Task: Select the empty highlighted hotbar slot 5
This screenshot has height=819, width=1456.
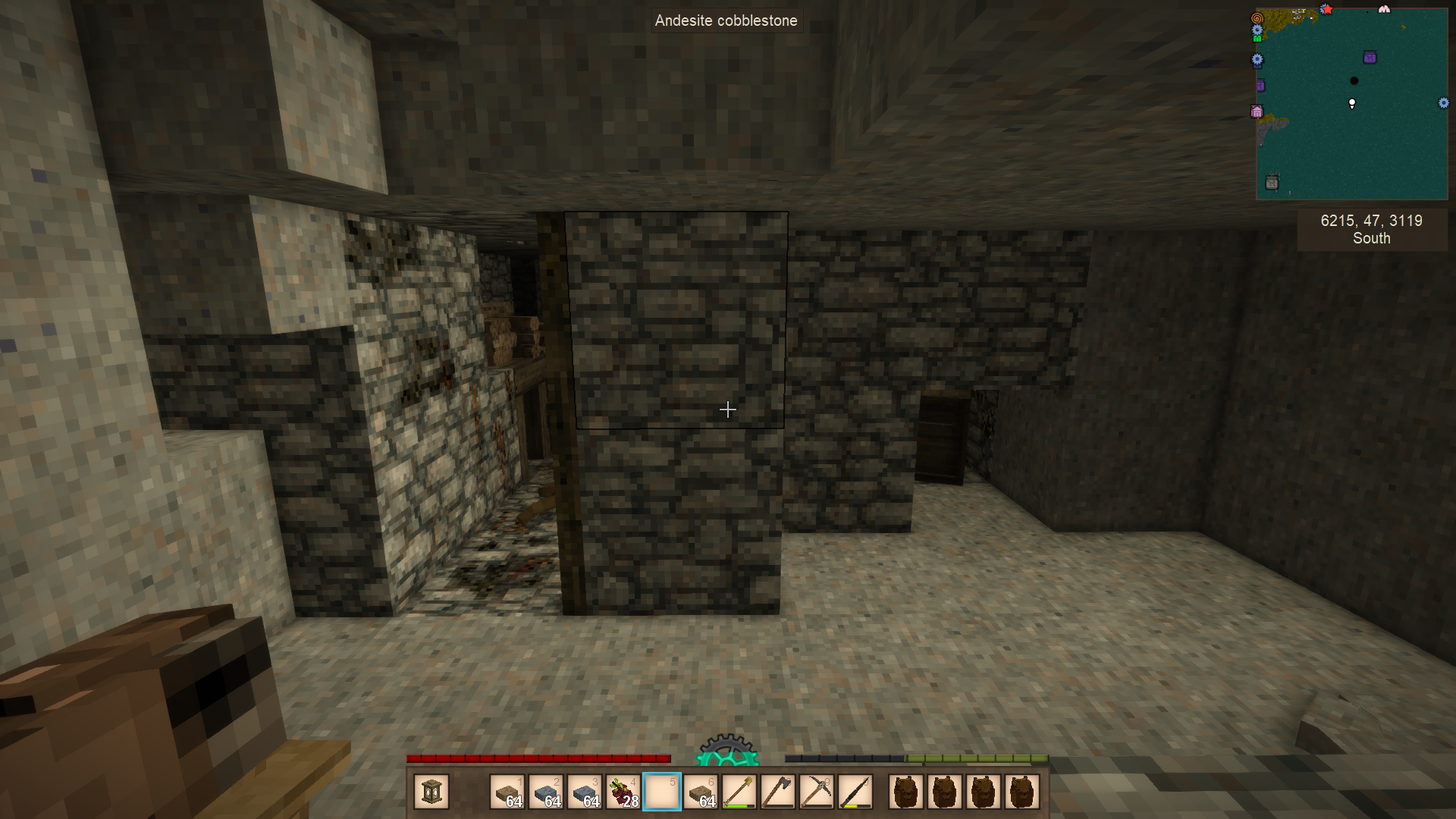Action: 662,792
